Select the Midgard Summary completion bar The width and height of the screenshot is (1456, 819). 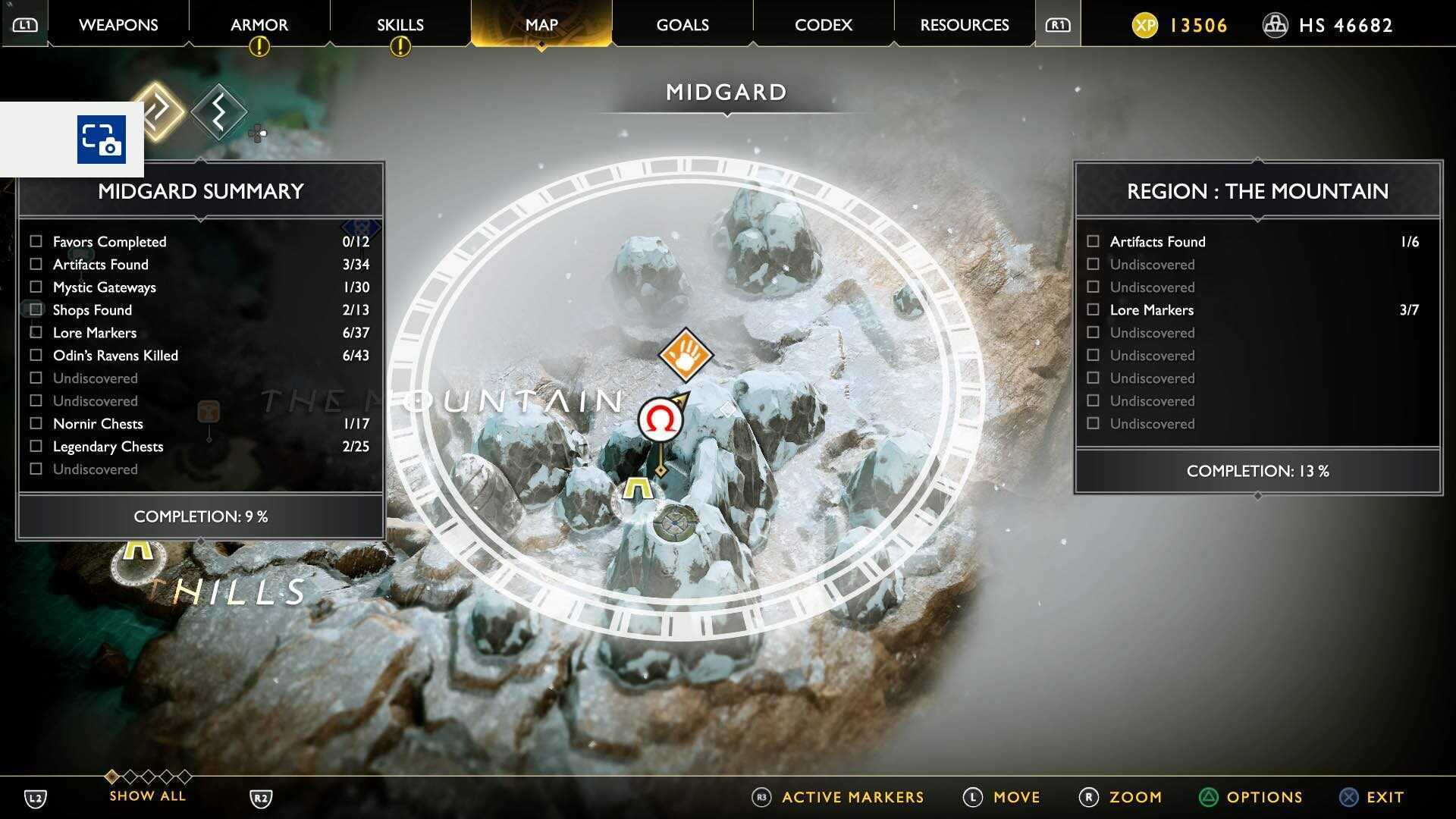click(x=200, y=516)
